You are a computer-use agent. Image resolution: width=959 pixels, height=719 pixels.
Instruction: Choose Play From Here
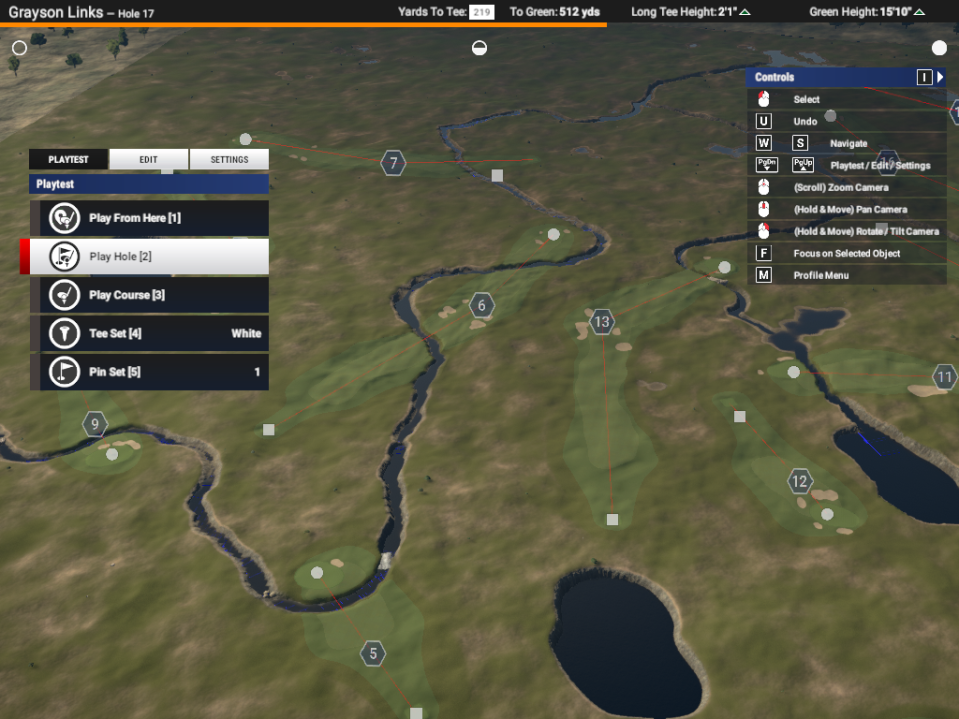(150, 218)
